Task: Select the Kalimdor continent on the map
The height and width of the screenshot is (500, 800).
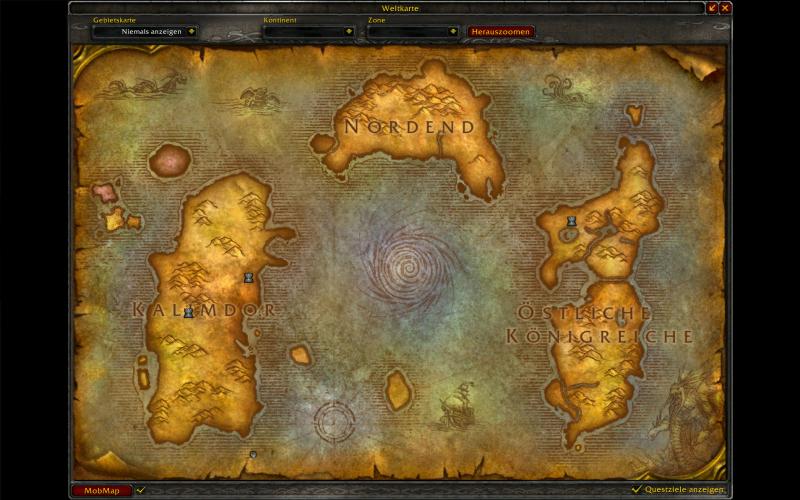Action: click(205, 310)
